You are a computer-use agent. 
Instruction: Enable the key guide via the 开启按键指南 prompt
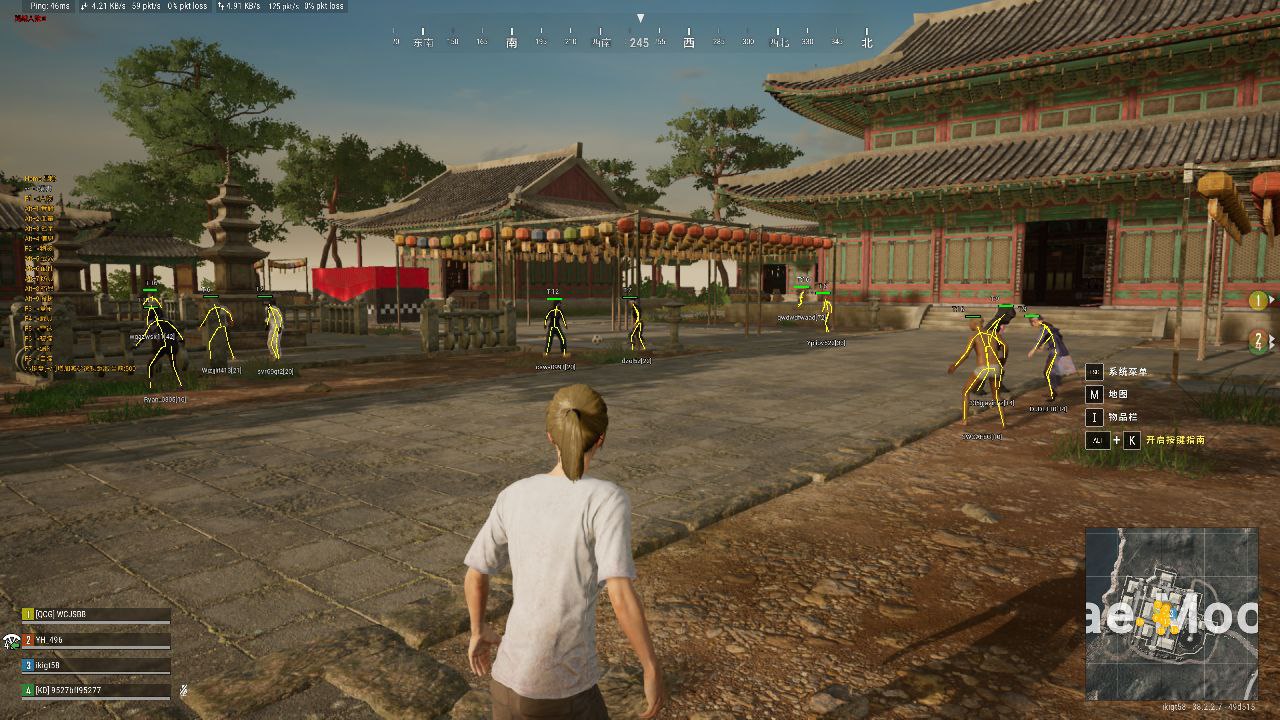(1176, 440)
